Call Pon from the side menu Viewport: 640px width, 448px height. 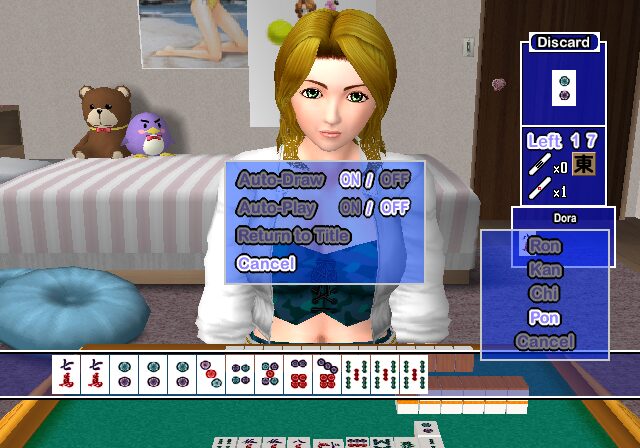(x=545, y=317)
